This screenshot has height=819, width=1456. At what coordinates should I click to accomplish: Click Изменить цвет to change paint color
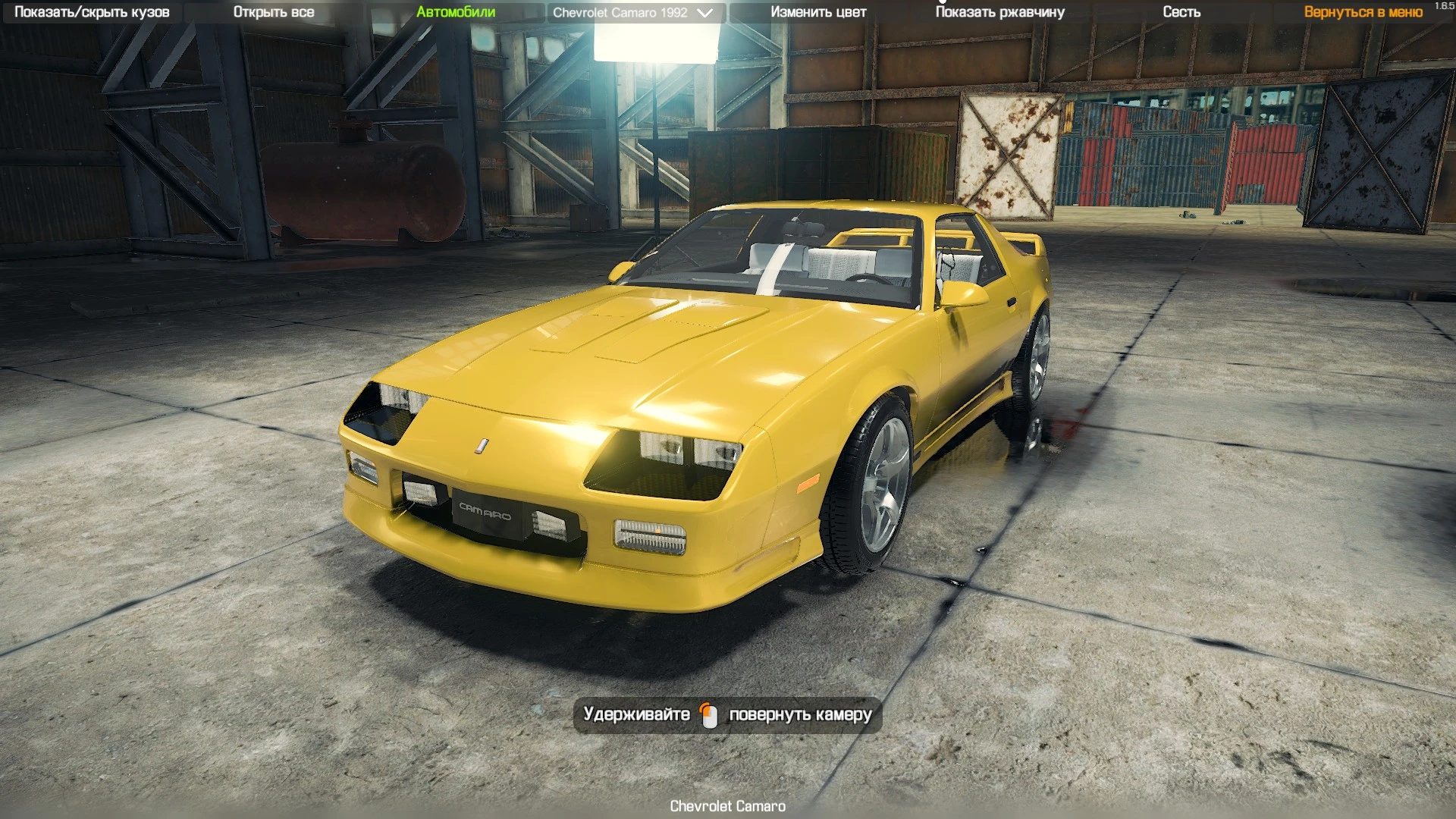click(x=817, y=12)
